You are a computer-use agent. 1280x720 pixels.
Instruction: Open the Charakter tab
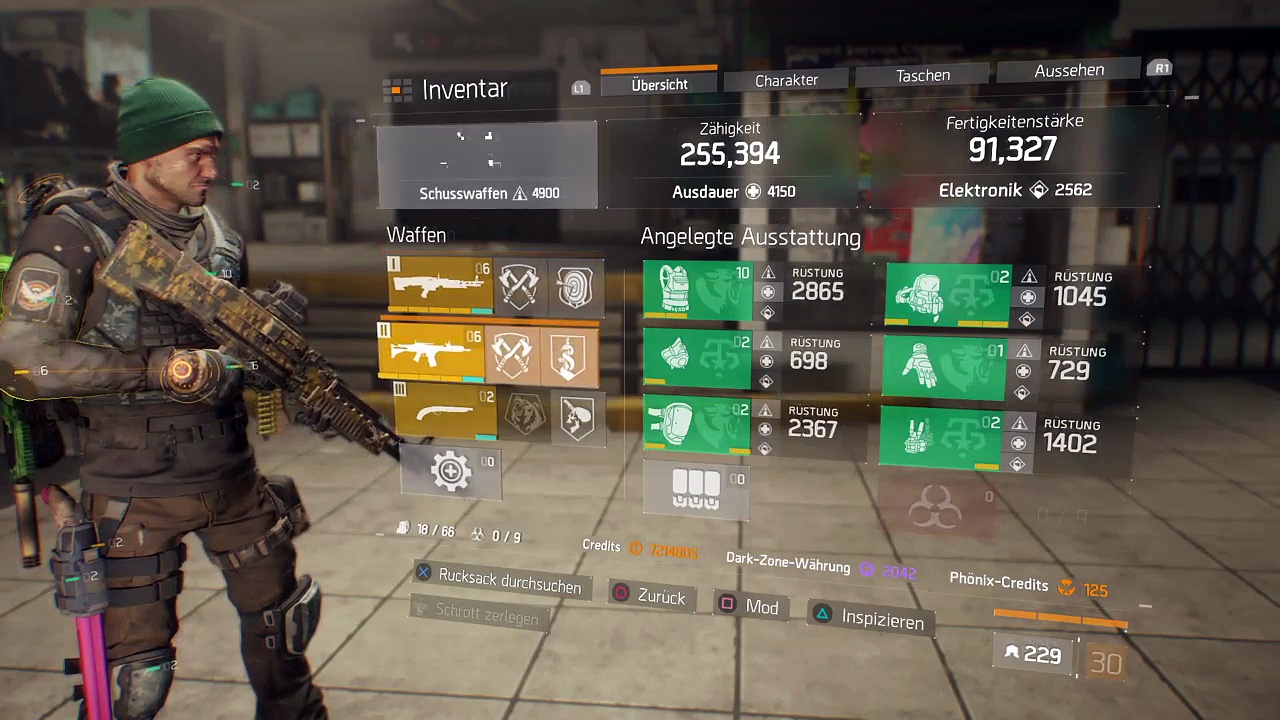[x=786, y=80]
